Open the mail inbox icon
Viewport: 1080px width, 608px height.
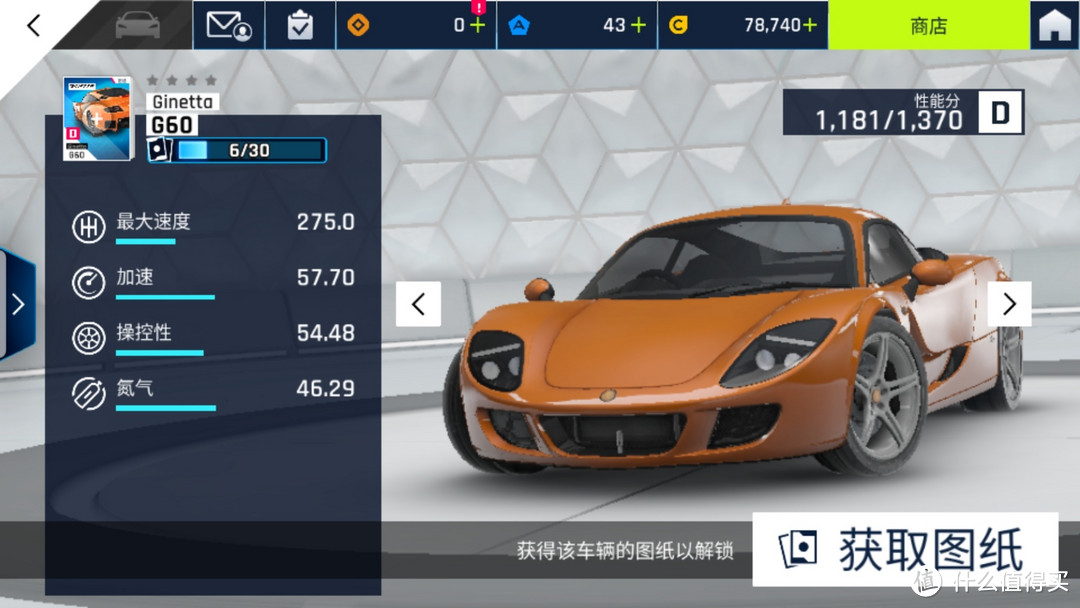click(x=228, y=25)
